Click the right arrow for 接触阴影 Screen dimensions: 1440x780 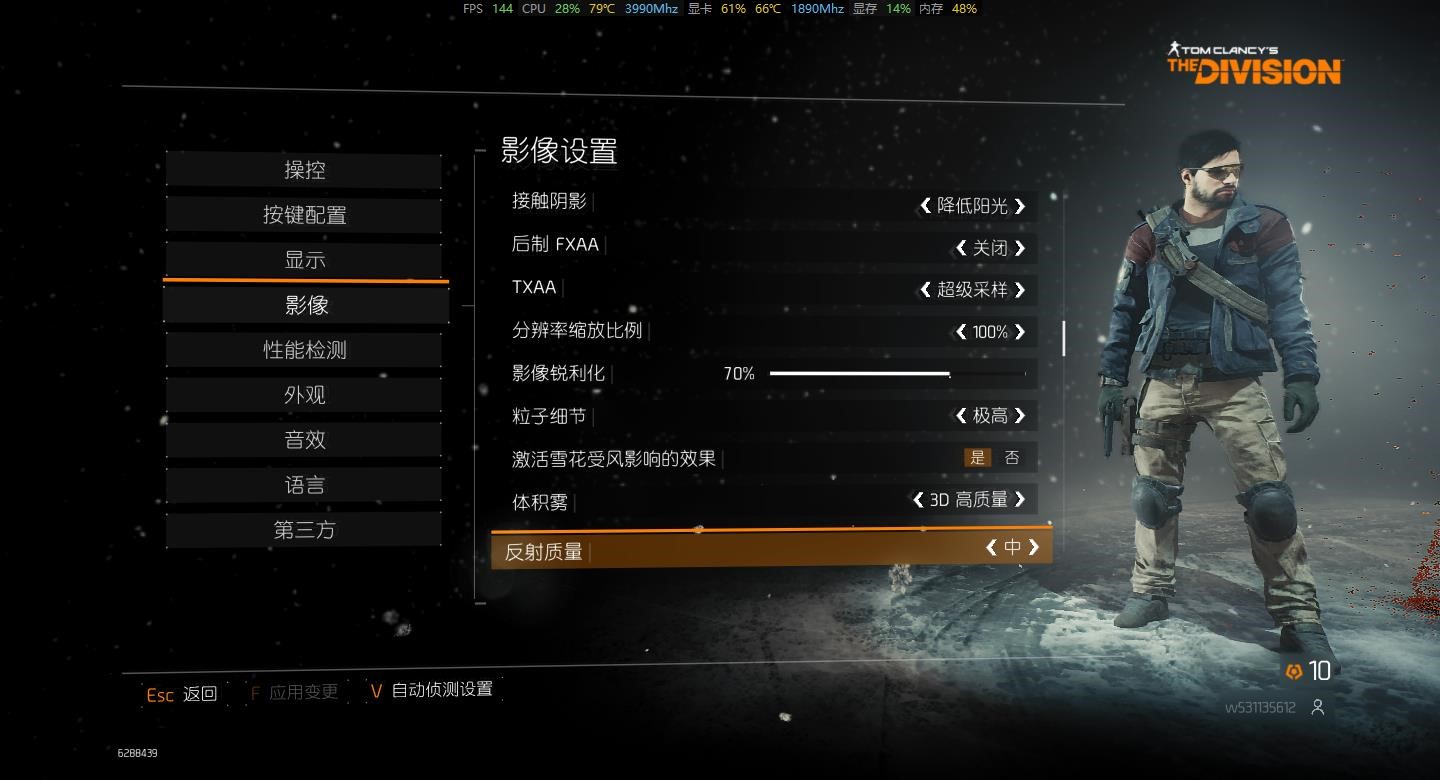pos(1020,206)
